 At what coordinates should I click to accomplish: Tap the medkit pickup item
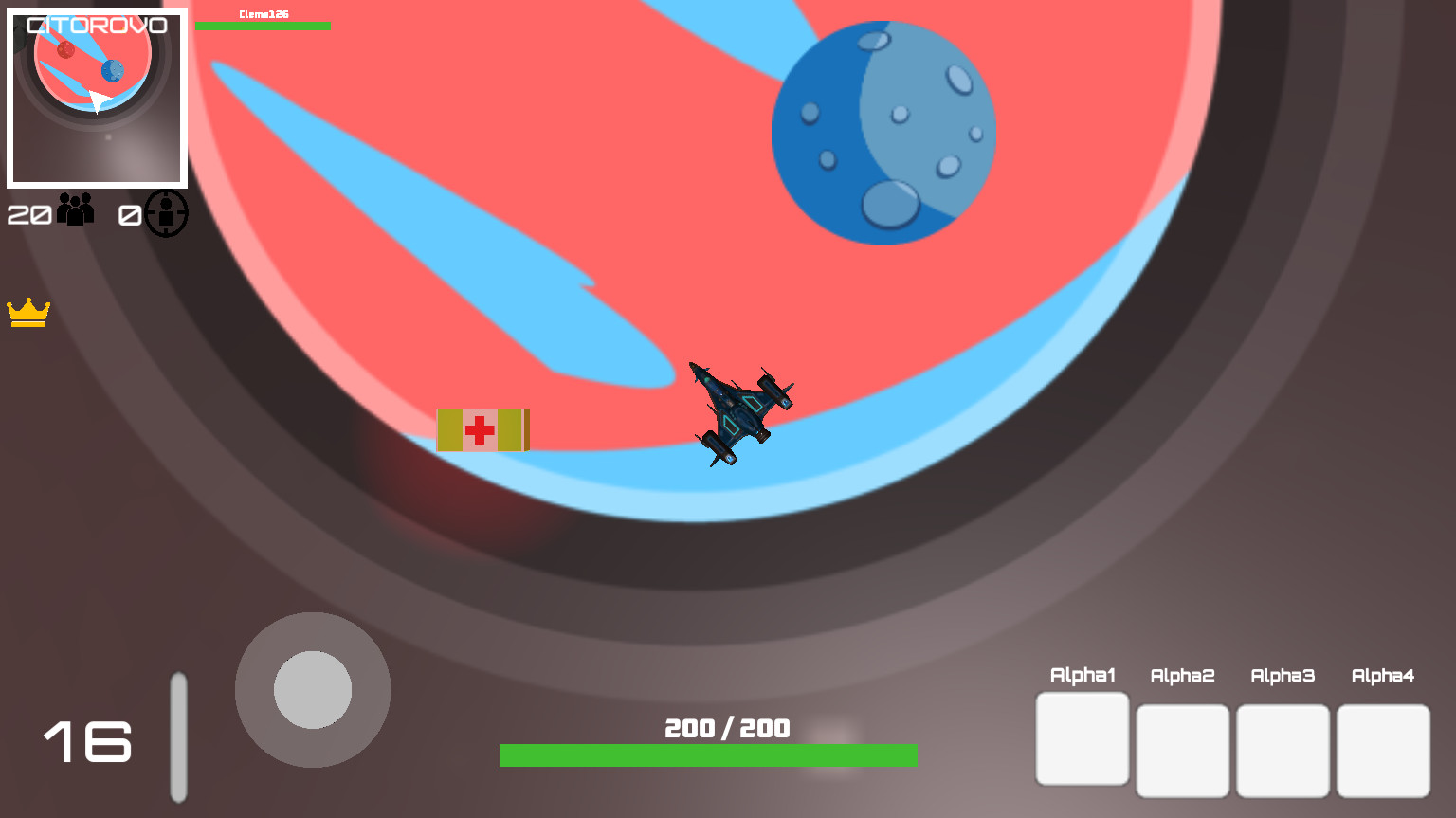[482, 430]
